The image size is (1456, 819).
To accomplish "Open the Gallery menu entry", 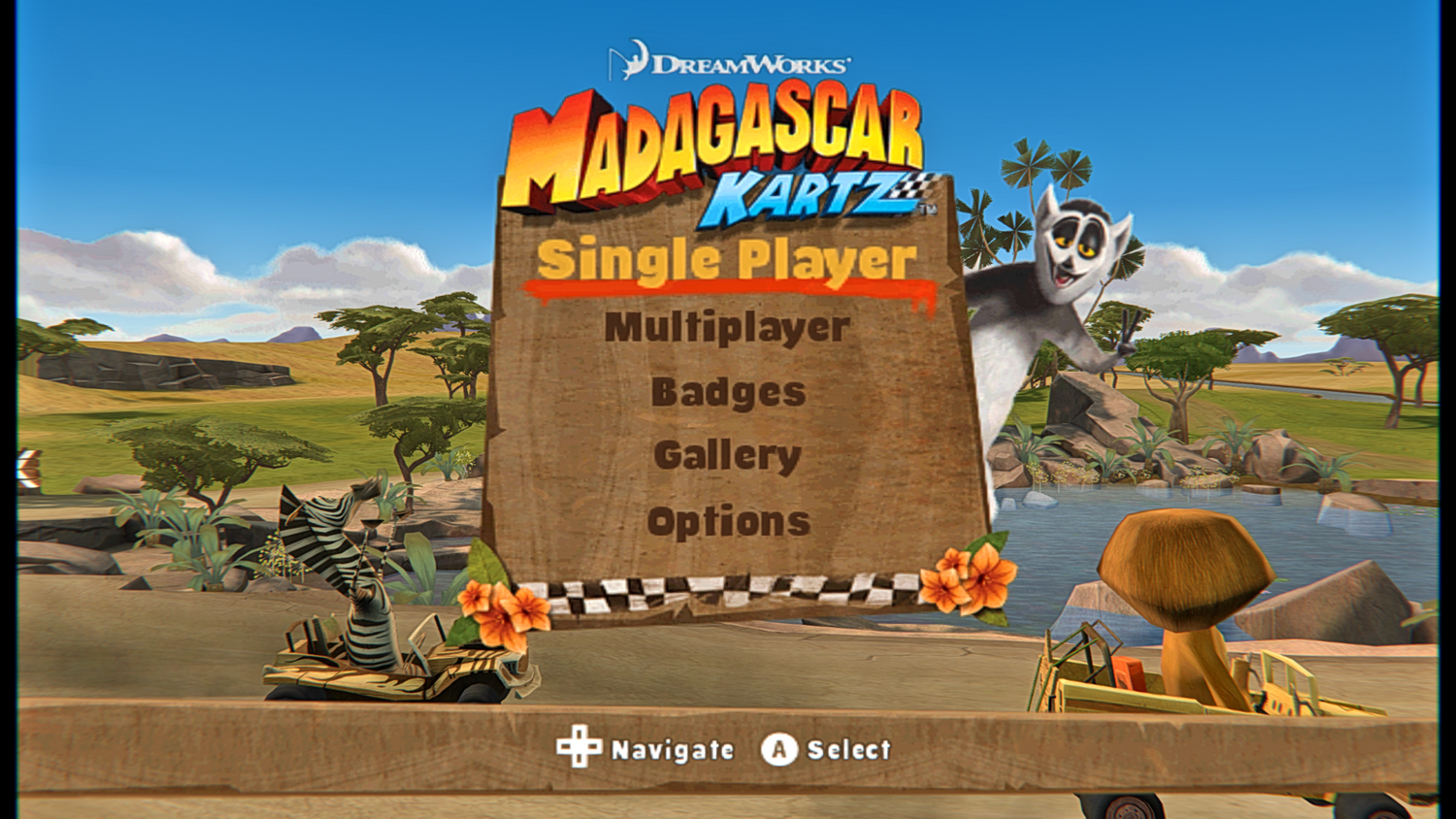I will point(728,455).
